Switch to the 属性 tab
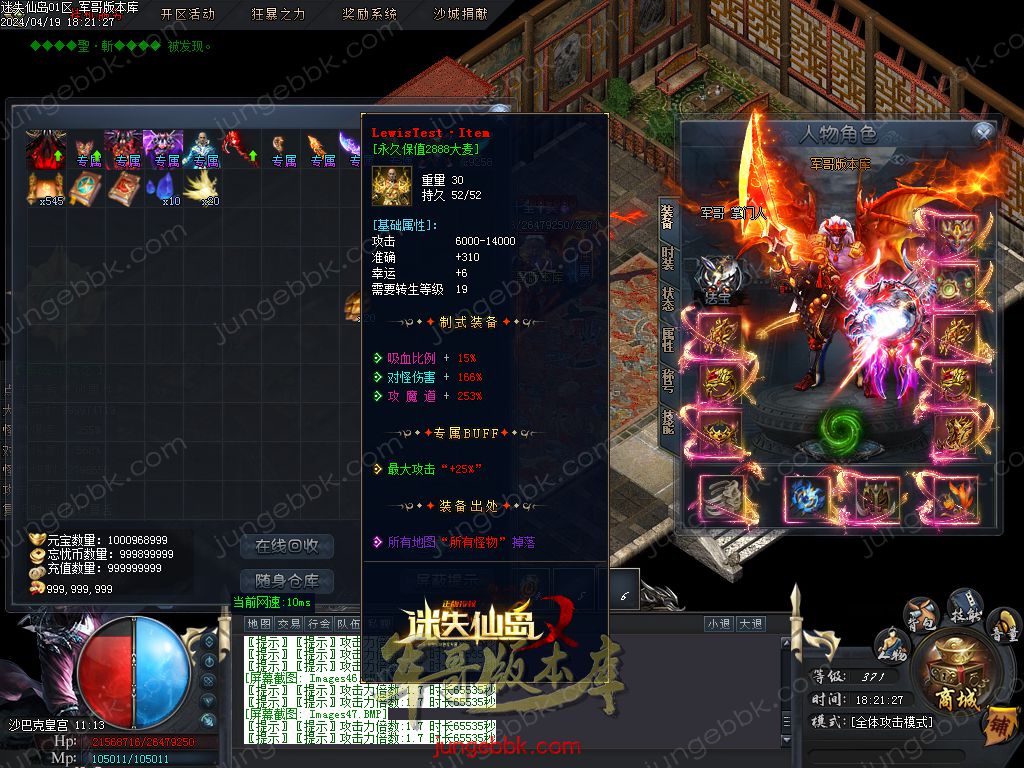 [668, 337]
